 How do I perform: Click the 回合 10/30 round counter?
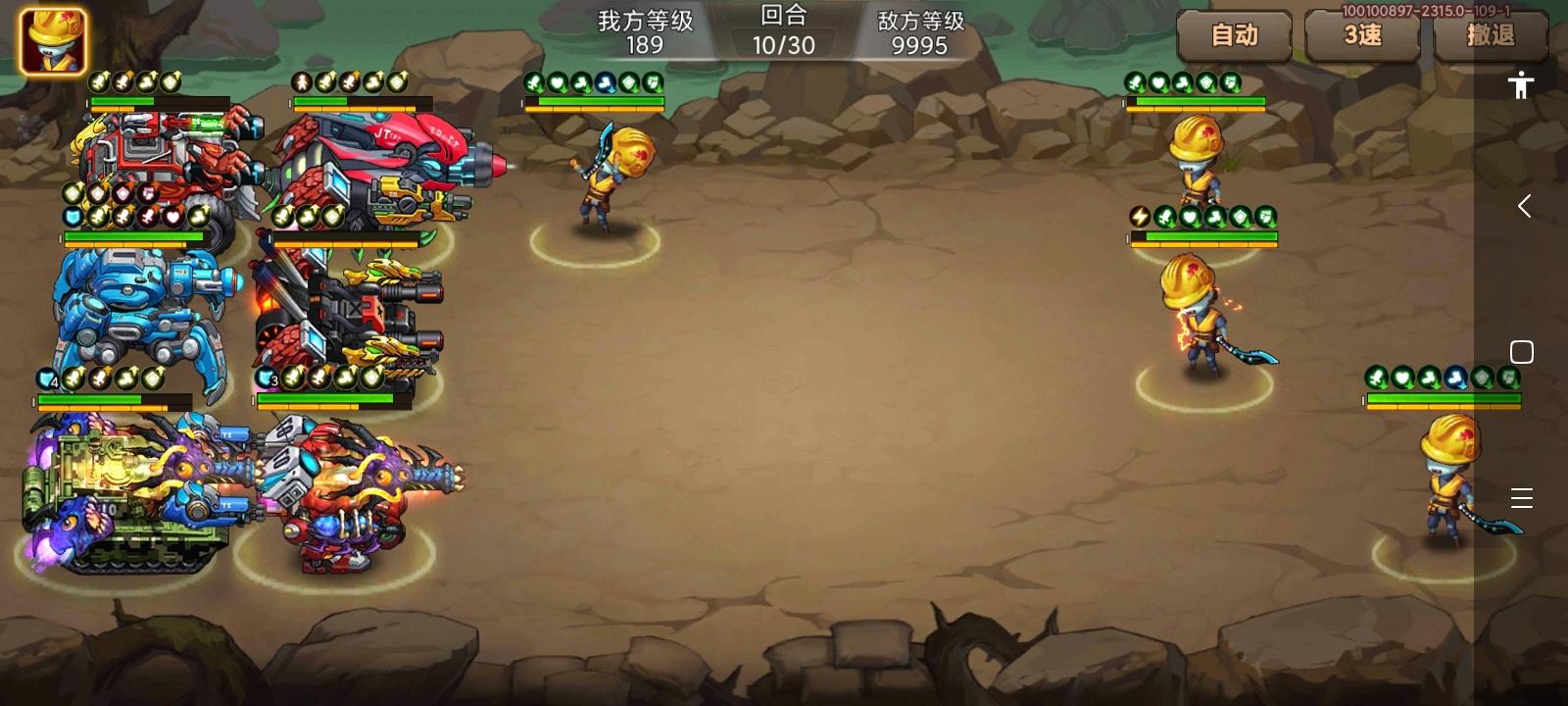pyautogui.click(x=784, y=29)
